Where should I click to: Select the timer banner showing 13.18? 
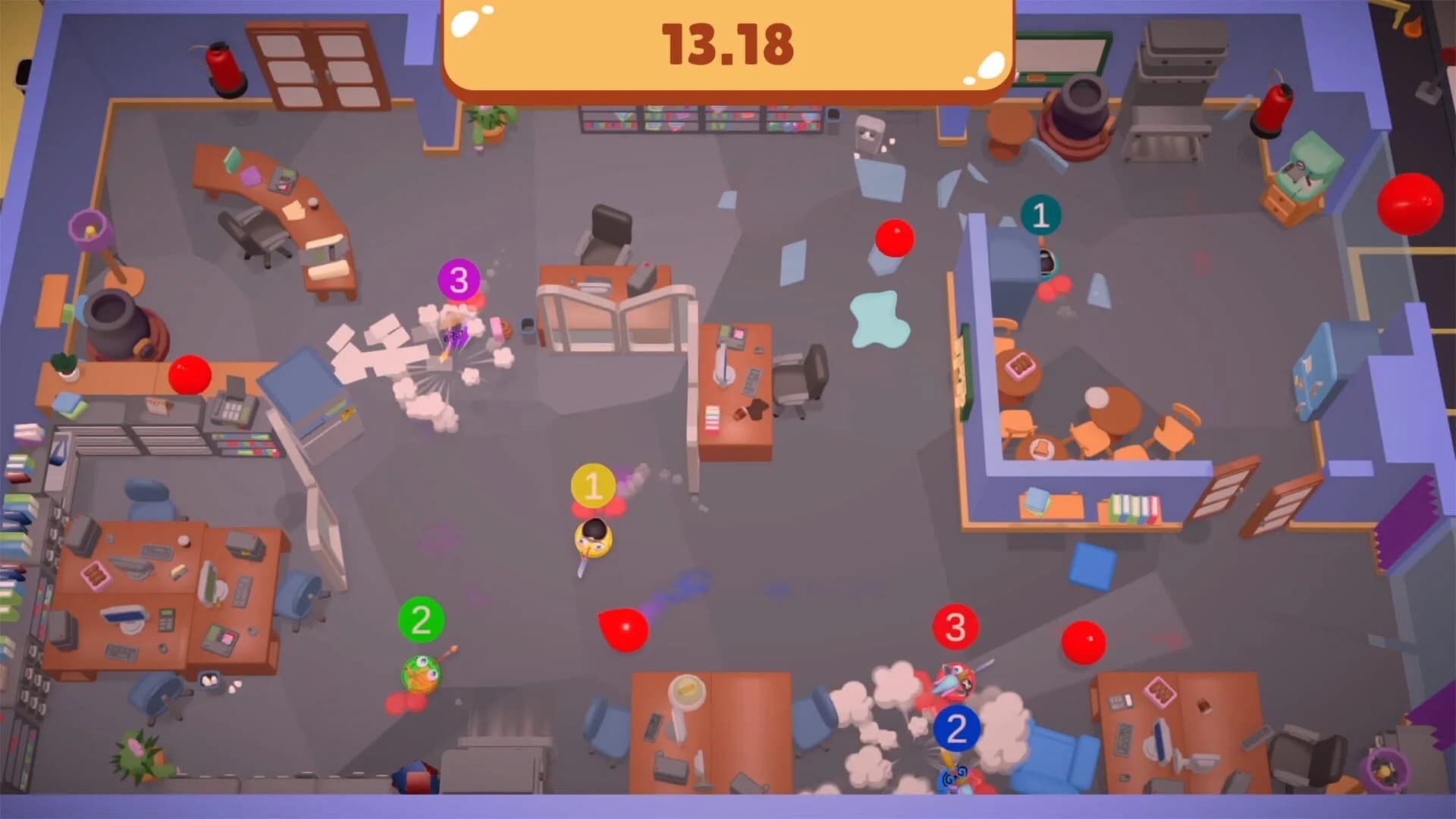728,47
